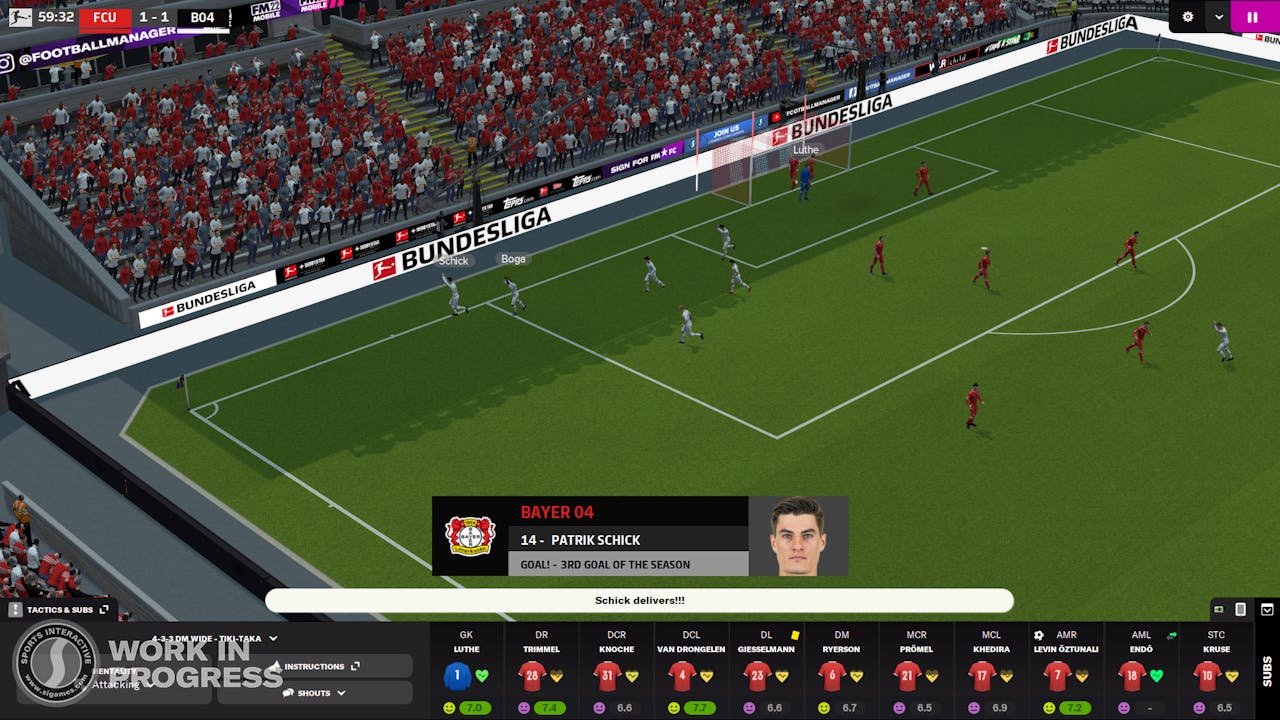Open the match settings gear icon
The image size is (1280, 720).
tap(1186, 17)
